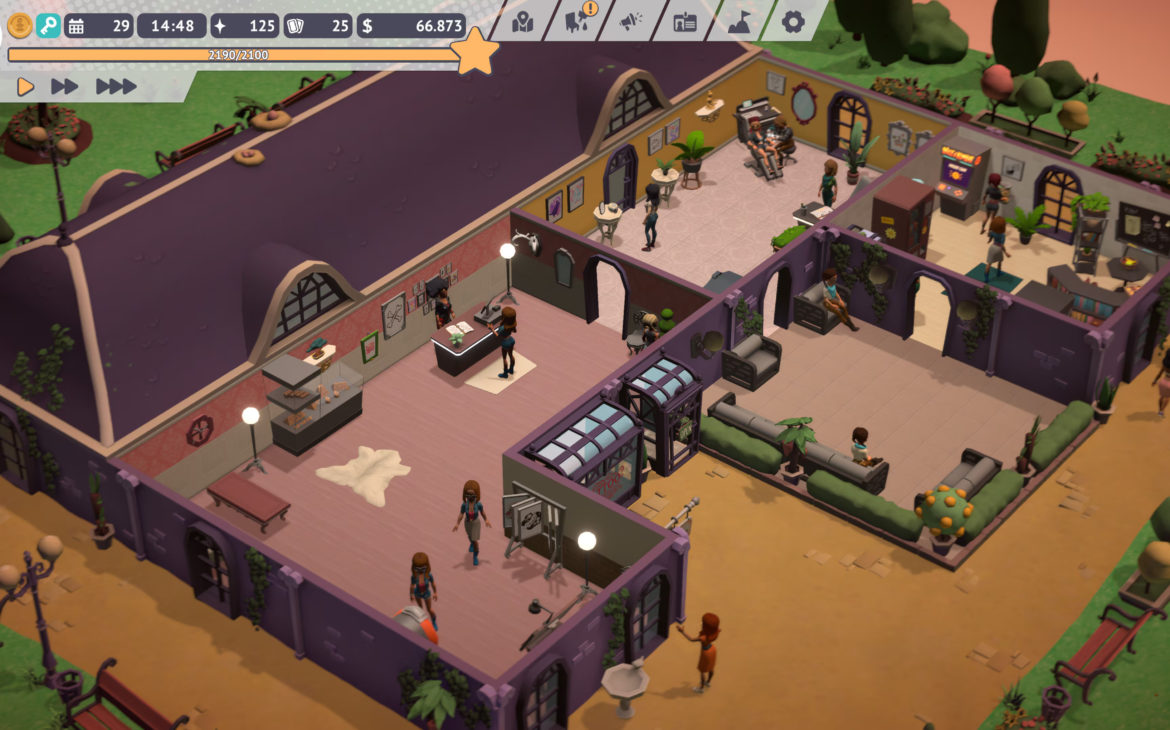Switch to triple fast-forward speed

[116, 87]
